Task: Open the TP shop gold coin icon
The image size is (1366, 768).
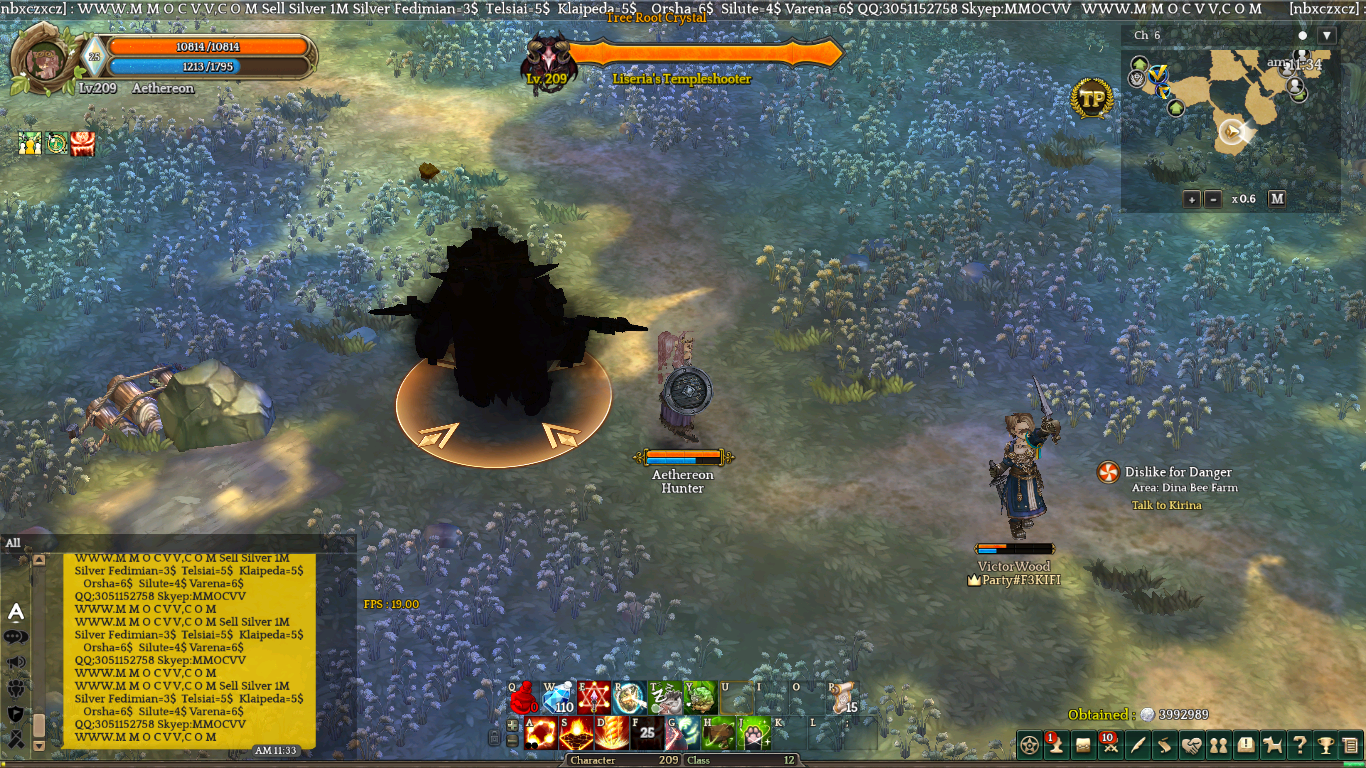Action: coord(1092,98)
